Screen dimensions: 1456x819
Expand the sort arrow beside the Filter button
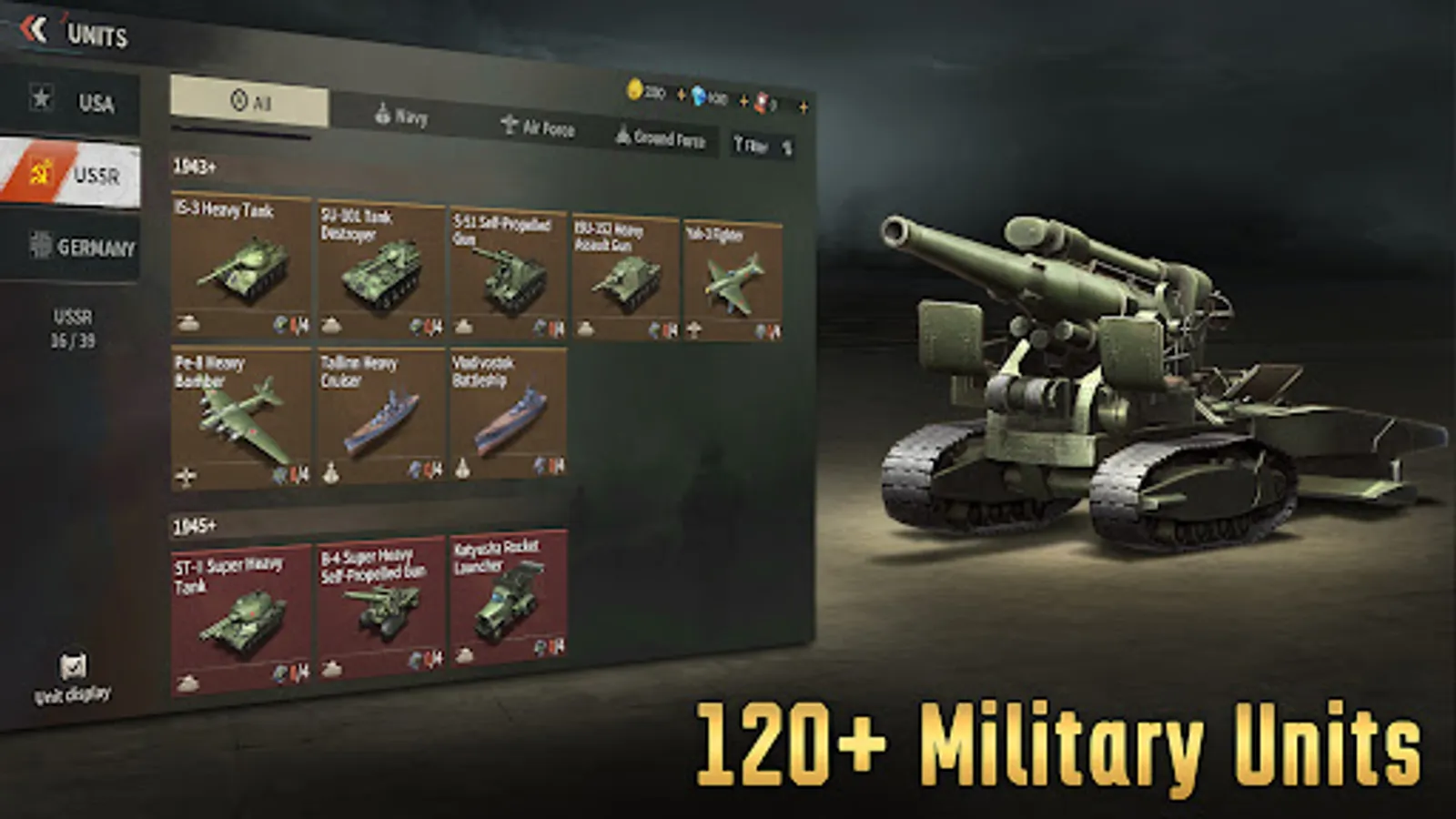click(x=788, y=147)
